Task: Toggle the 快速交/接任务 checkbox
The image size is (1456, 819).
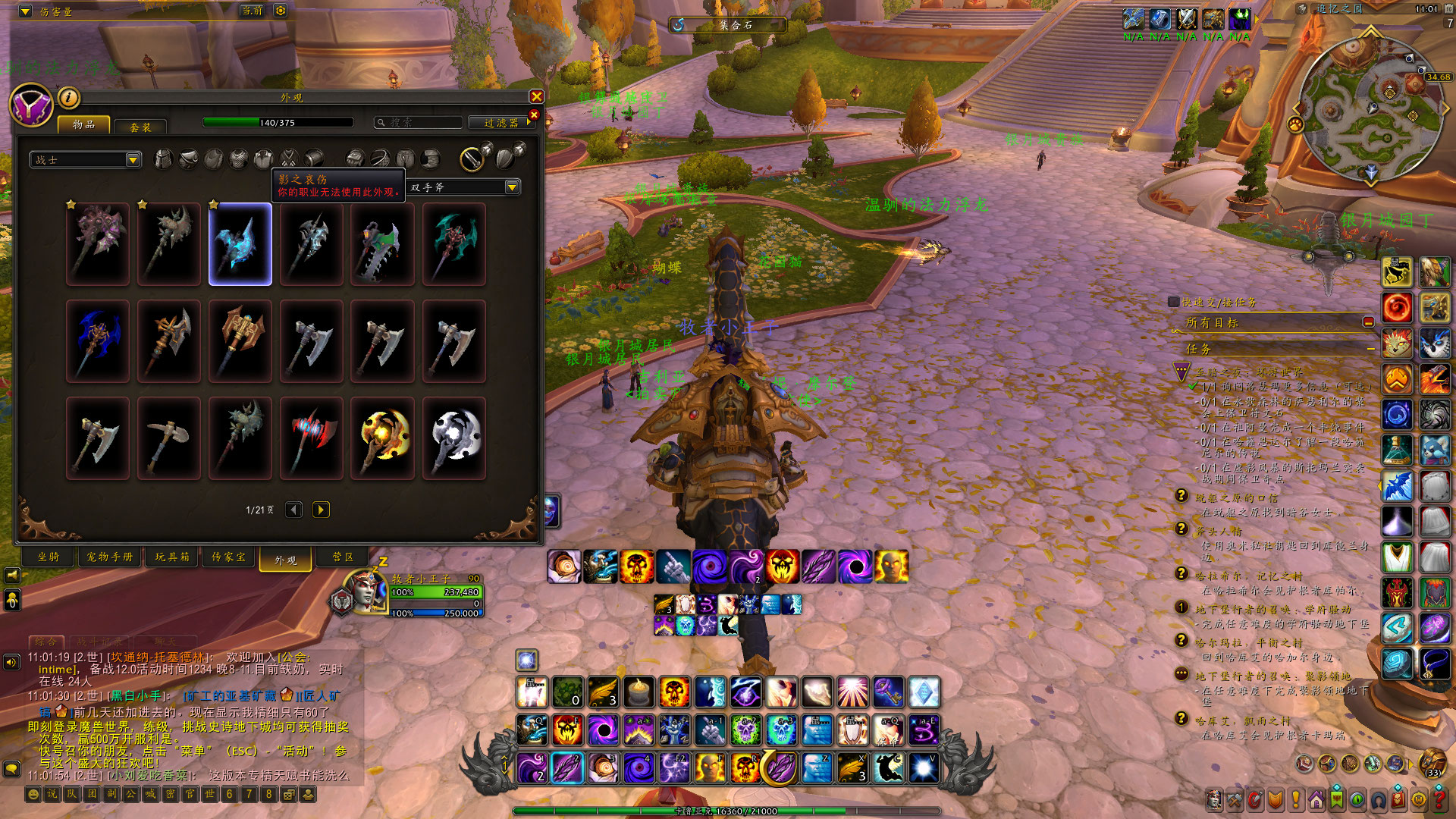Action: (x=1174, y=302)
